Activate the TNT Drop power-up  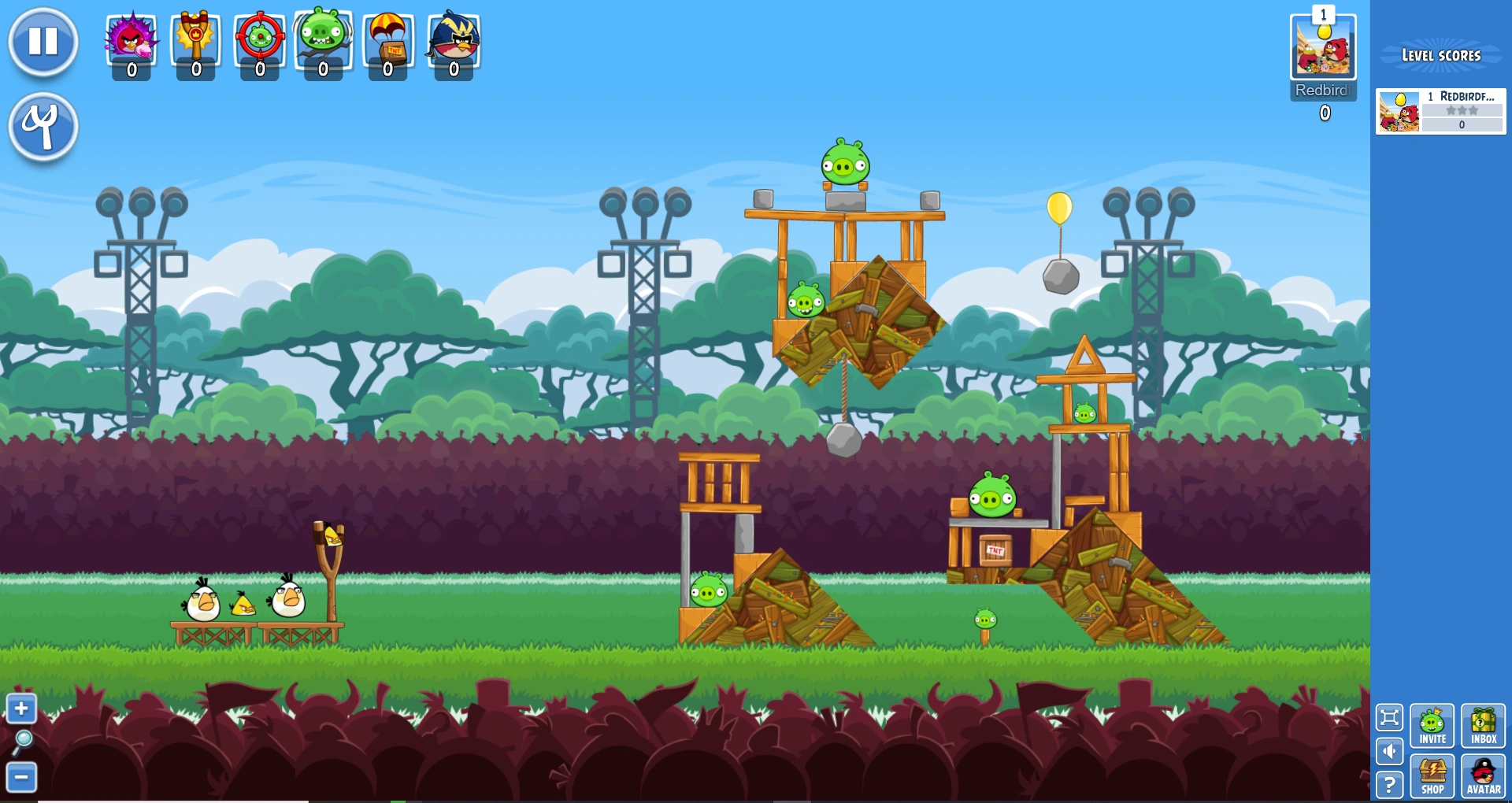pos(387,41)
